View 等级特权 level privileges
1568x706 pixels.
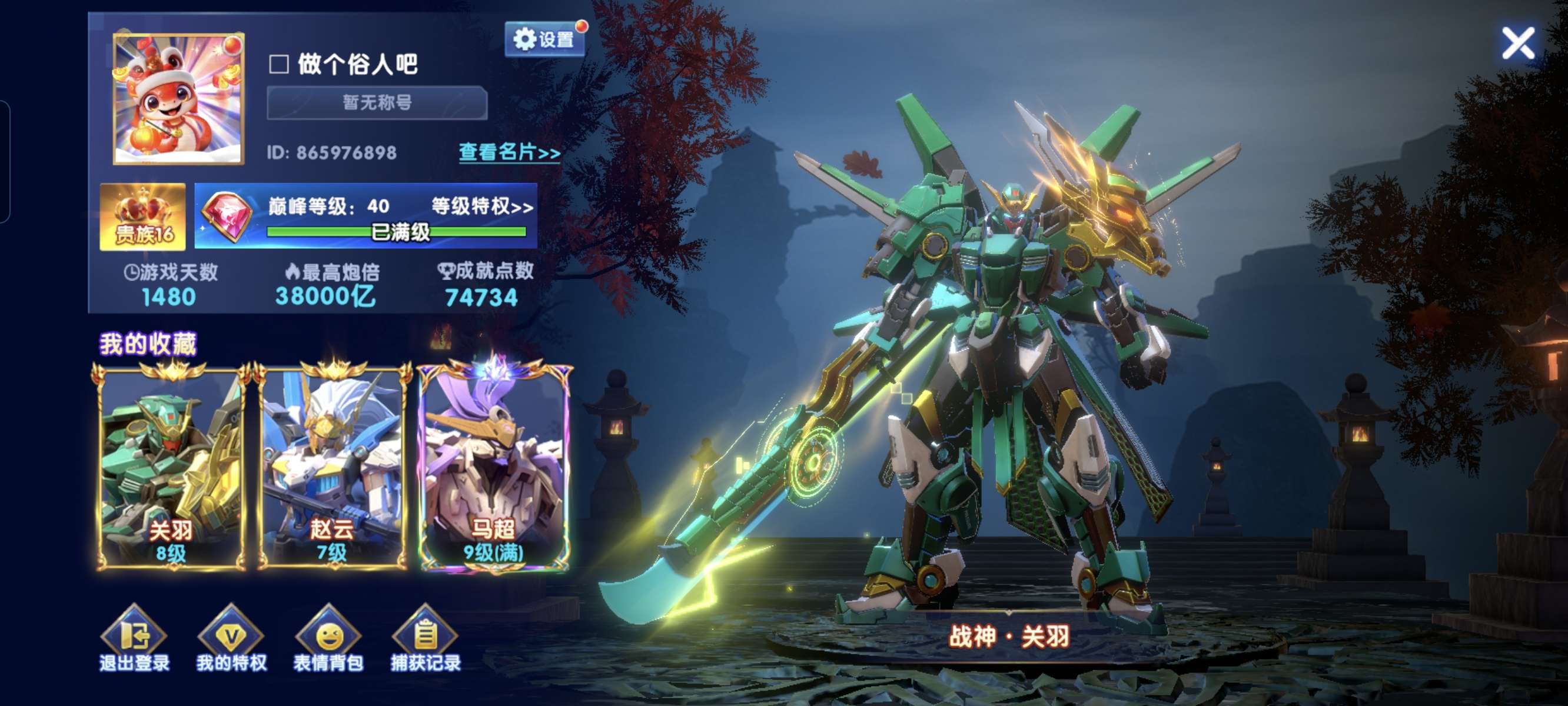[x=482, y=207]
